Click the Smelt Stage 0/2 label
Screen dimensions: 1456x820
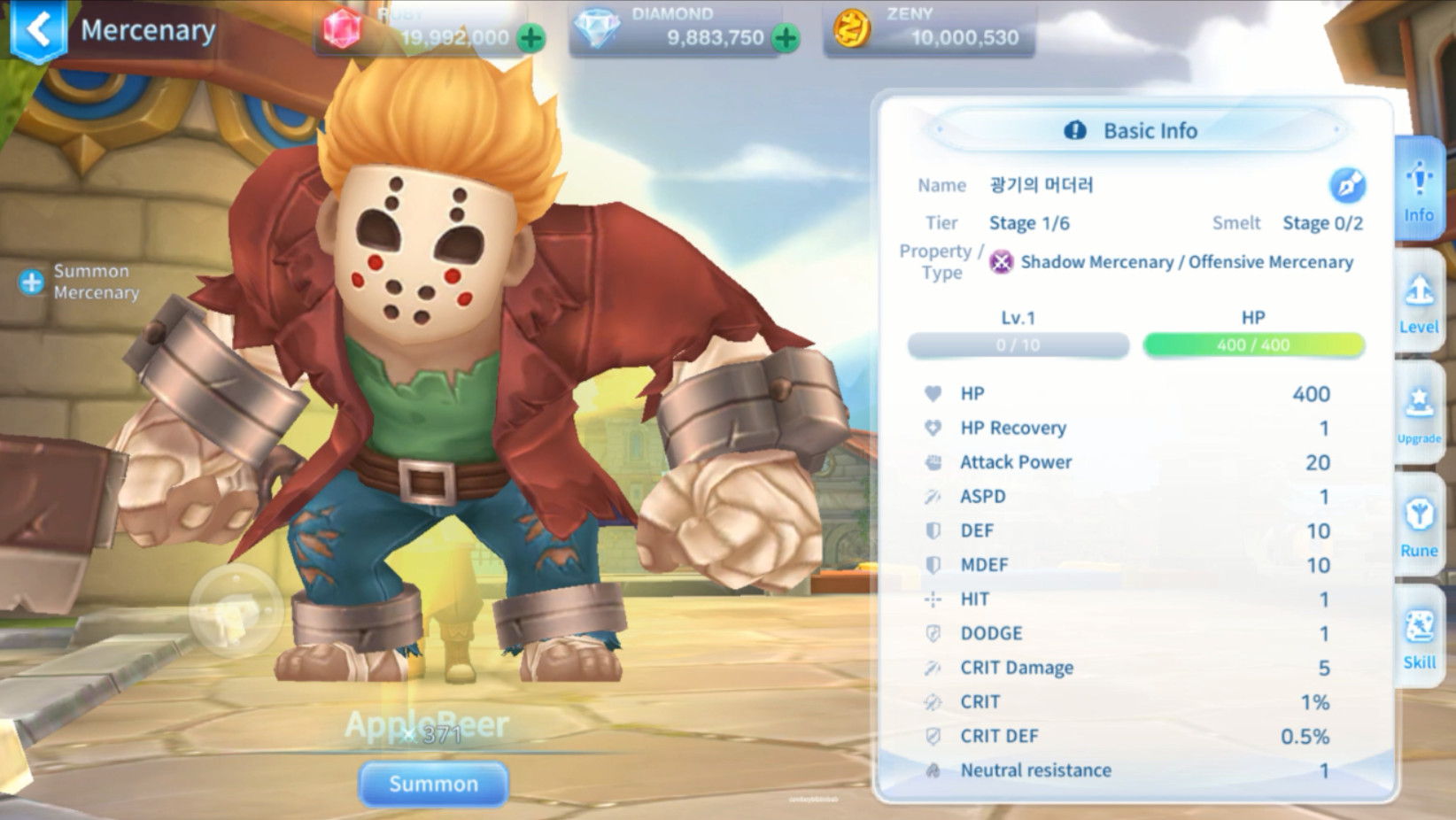click(x=1321, y=222)
